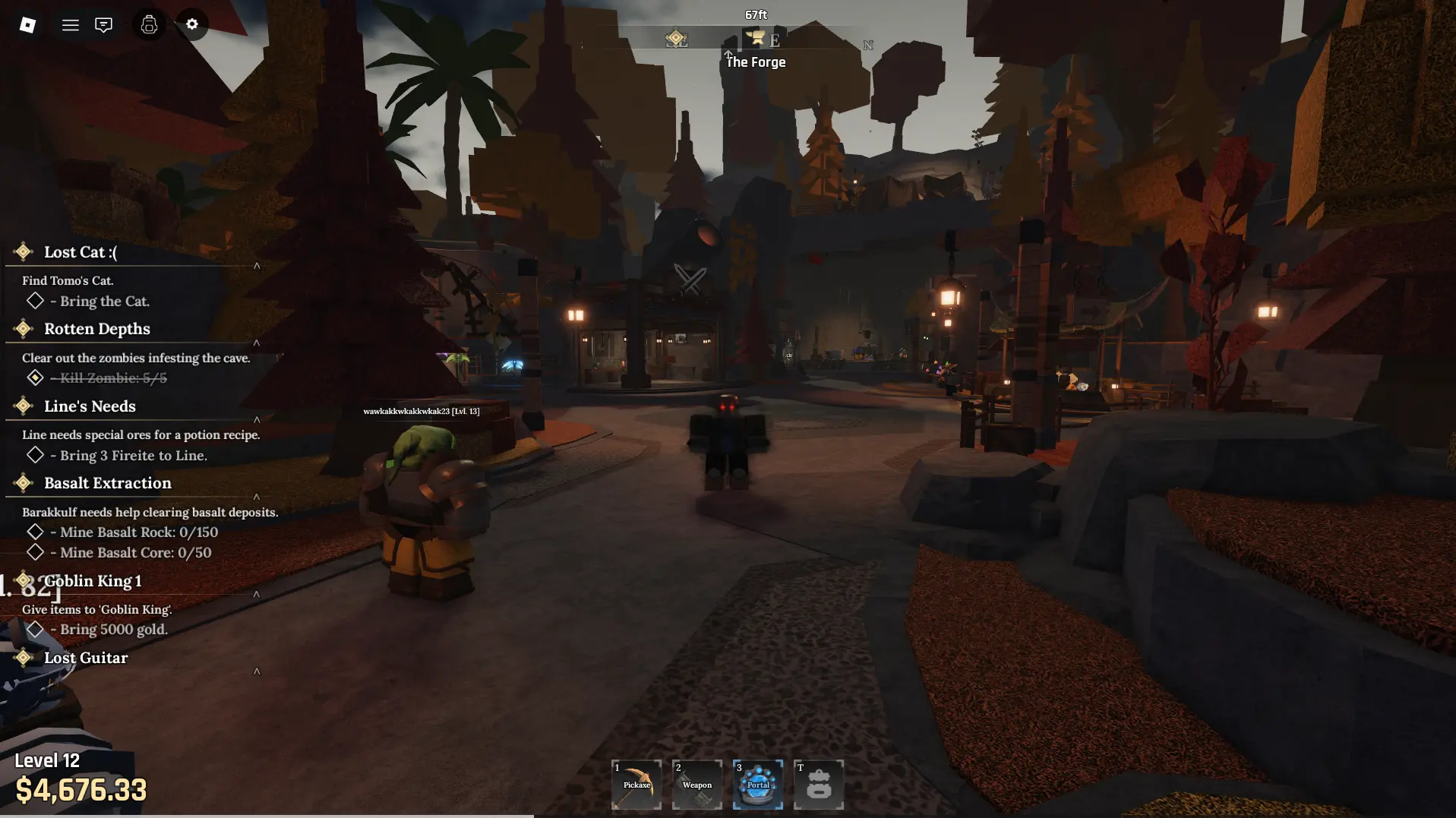Image resolution: width=1456 pixels, height=818 pixels.
Task: Open the armor slot marked T
Action: point(818,784)
